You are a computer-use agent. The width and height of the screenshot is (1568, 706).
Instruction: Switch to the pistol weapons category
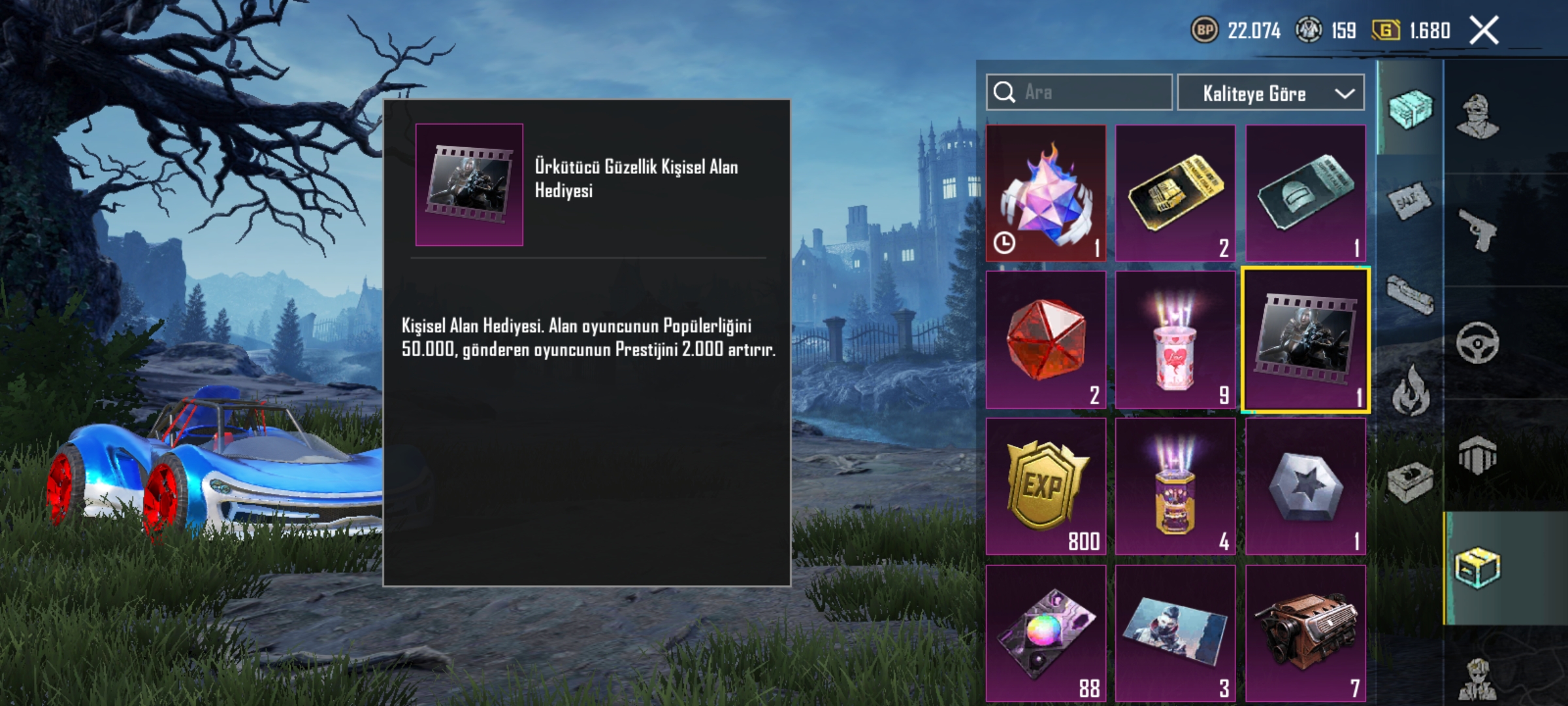[x=1478, y=229]
